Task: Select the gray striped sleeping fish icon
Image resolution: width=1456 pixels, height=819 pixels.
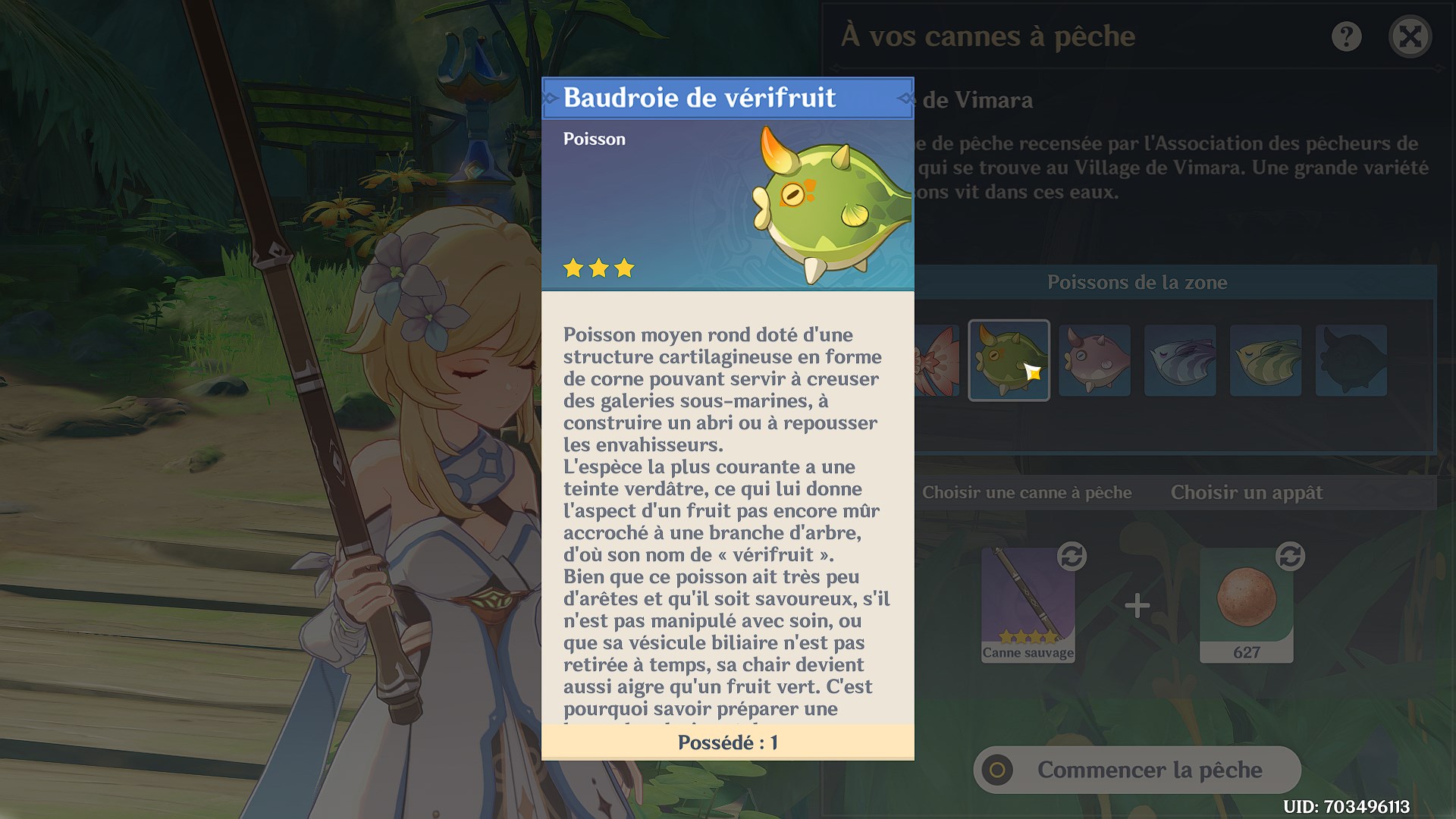Action: click(1180, 360)
